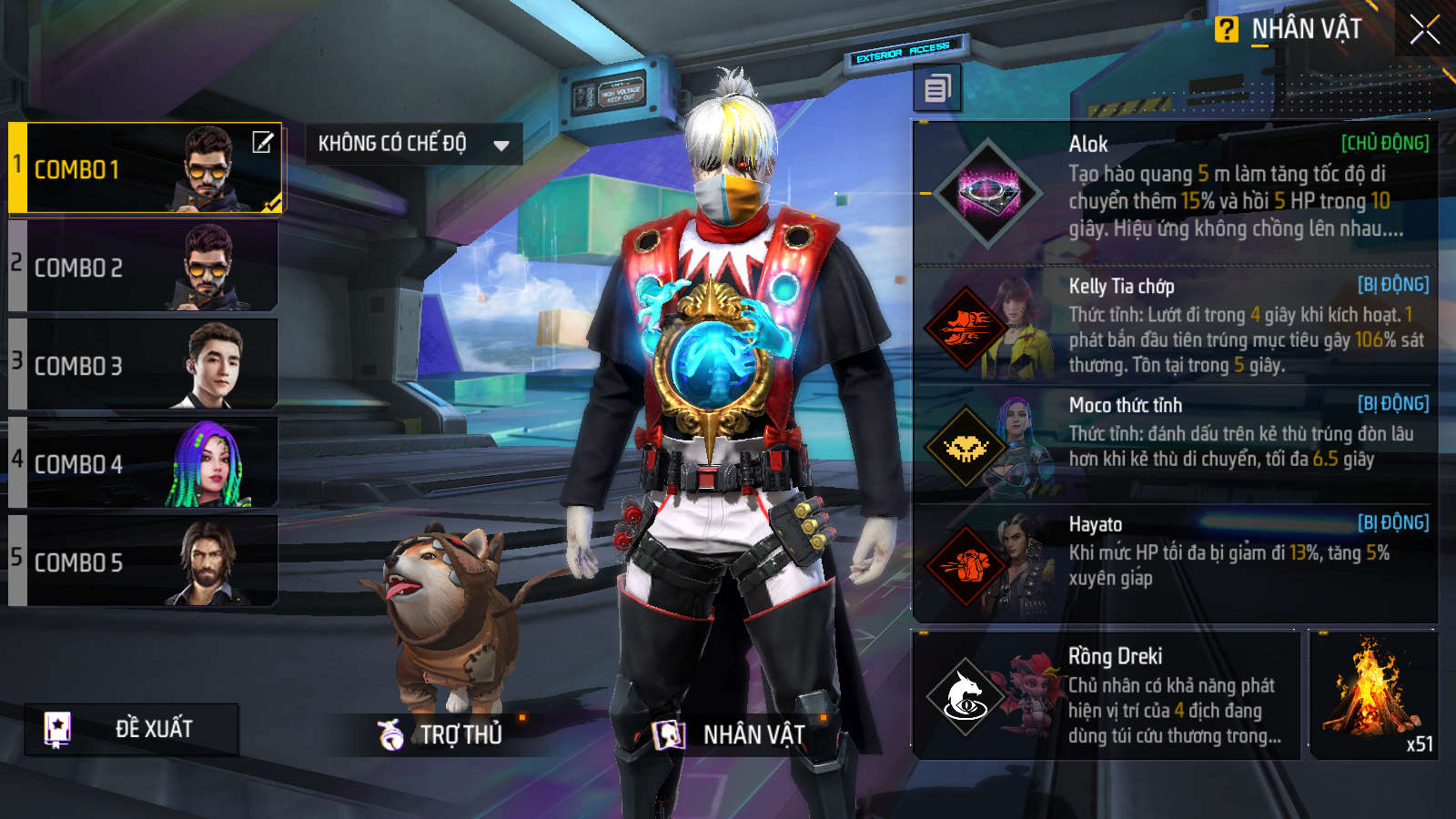
Task: Open the ĐỀ XUẤT recommendations
Action: pyautogui.click(x=132, y=729)
